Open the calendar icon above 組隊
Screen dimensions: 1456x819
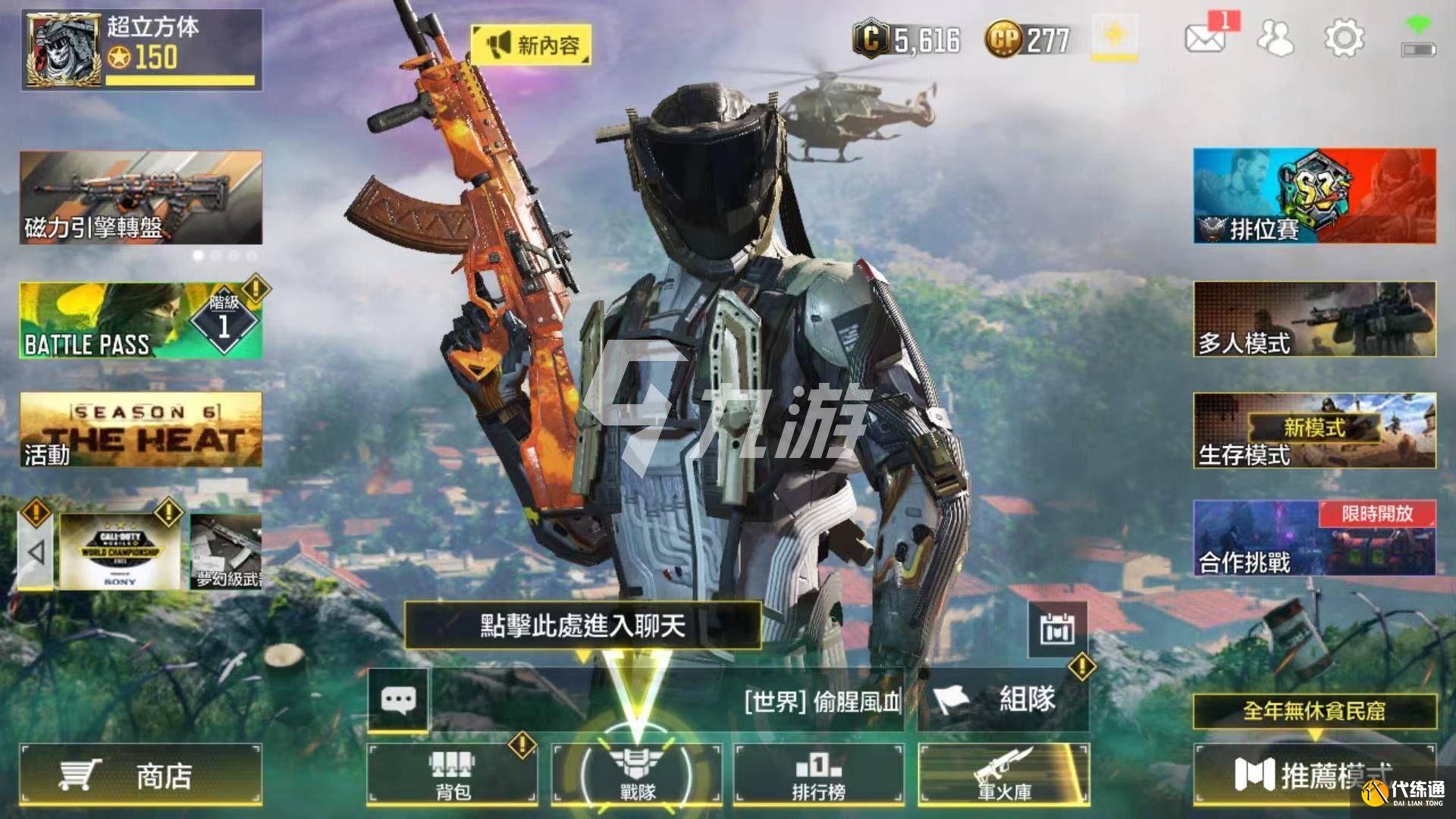coord(1057,629)
